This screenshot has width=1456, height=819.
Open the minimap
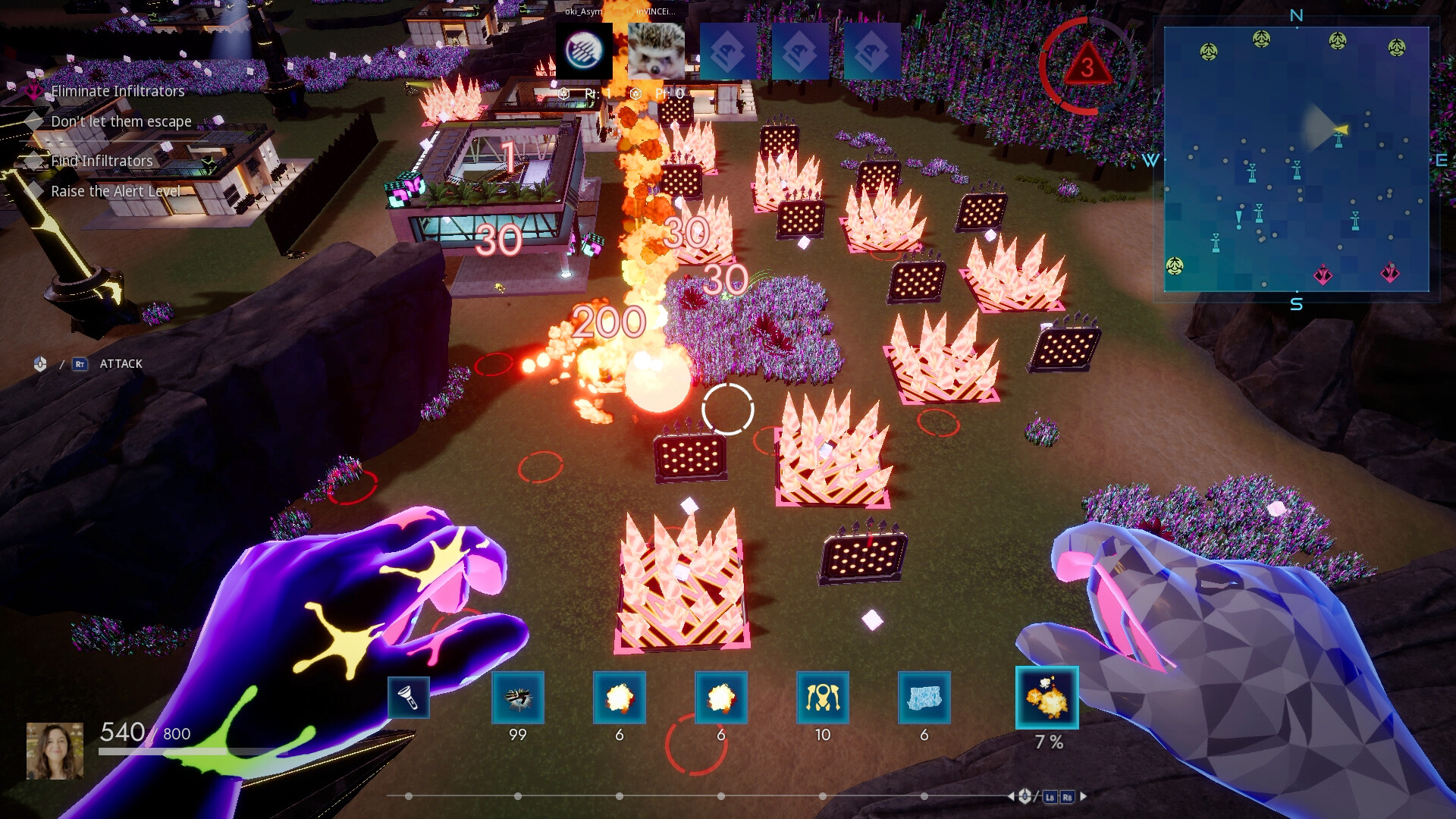[x=1296, y=159]
